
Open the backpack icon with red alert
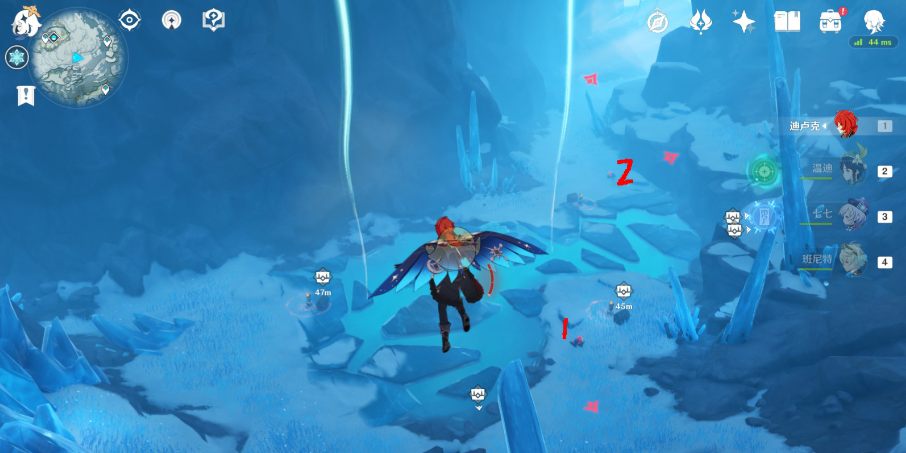830,22
